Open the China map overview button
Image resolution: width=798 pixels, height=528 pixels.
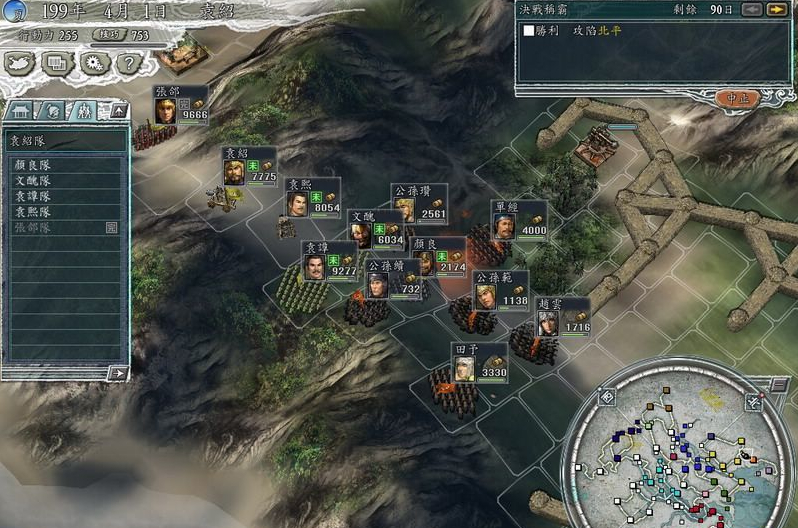click(x=21, y=62)
